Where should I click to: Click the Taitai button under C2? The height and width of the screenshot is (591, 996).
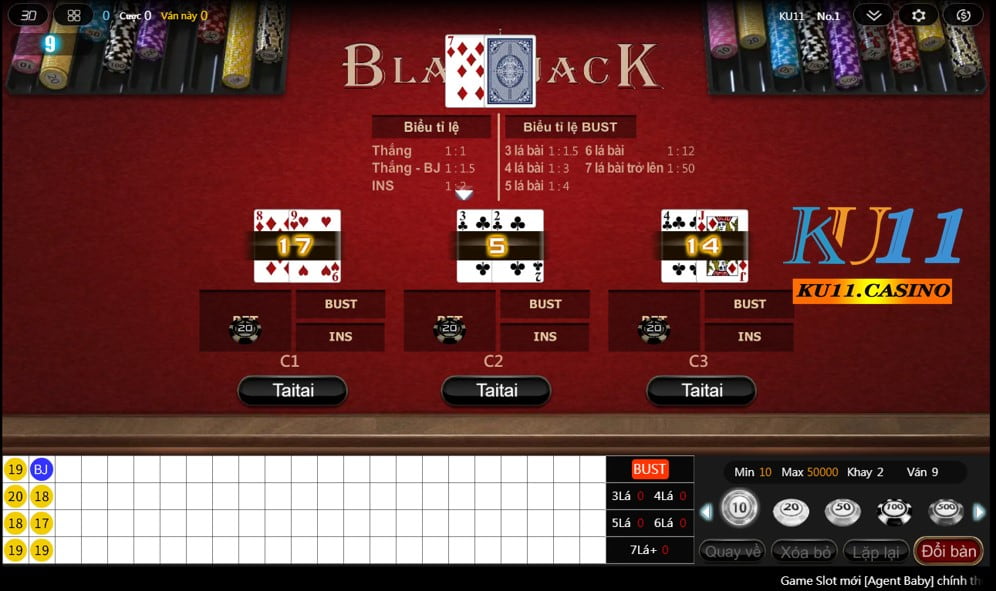[x=496, y=390]
